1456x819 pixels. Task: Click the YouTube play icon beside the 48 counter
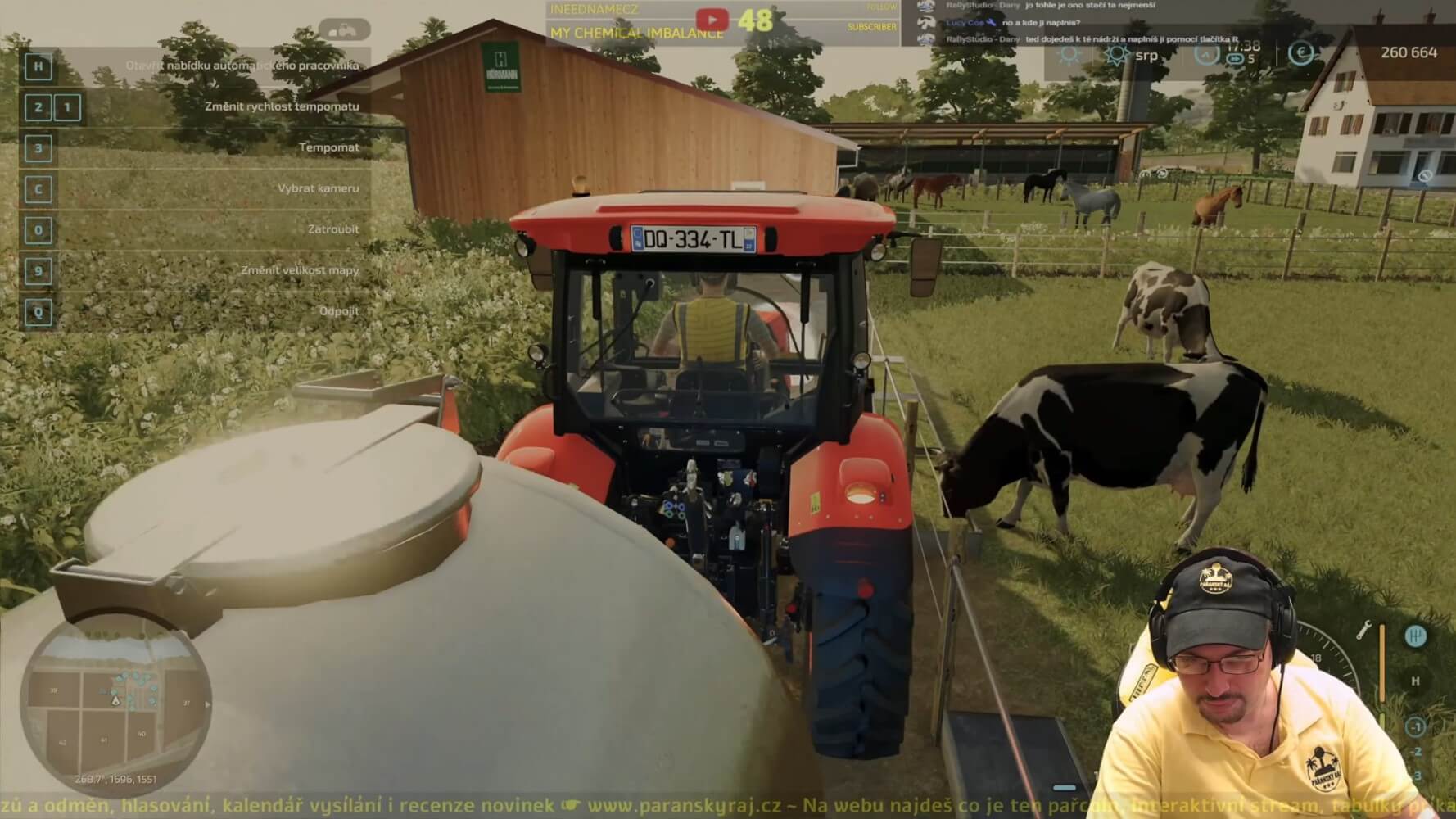click(x=712, y=20)
